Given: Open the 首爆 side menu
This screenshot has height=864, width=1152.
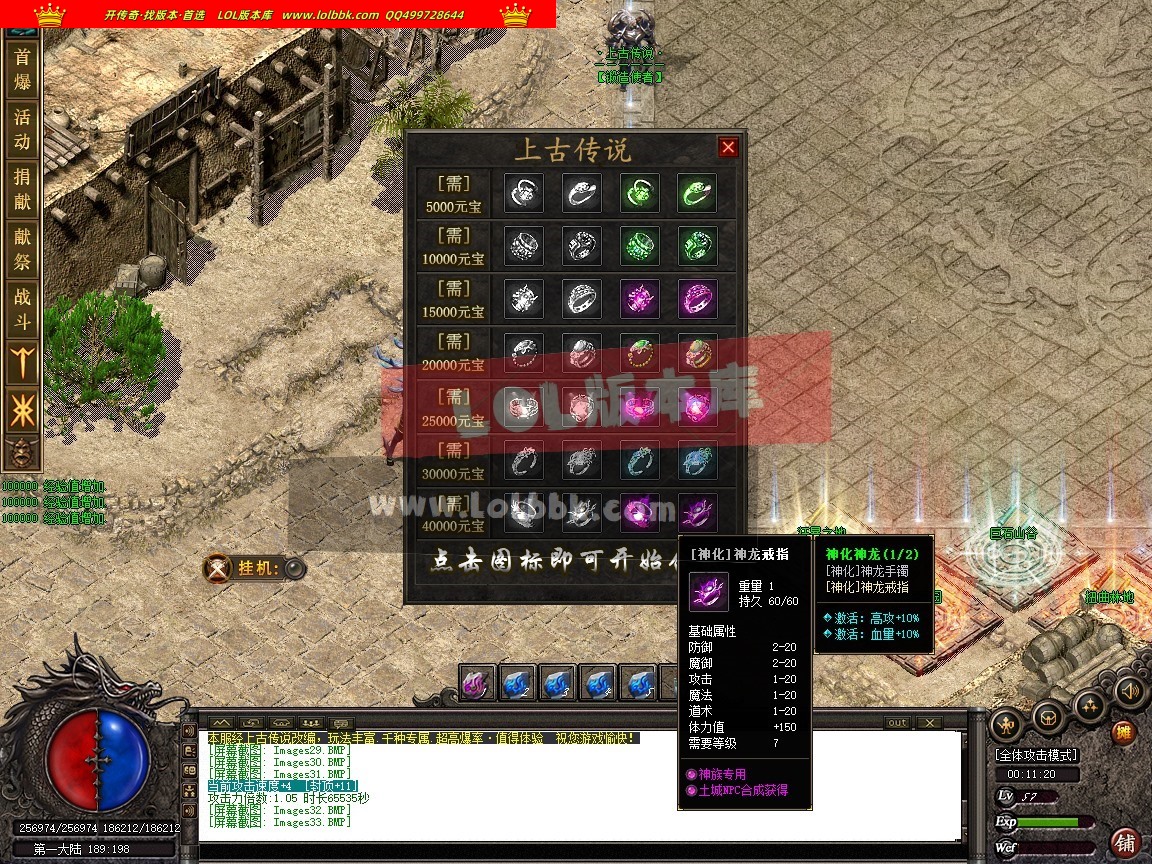Looking at the screenshot, I should [22, 69].
